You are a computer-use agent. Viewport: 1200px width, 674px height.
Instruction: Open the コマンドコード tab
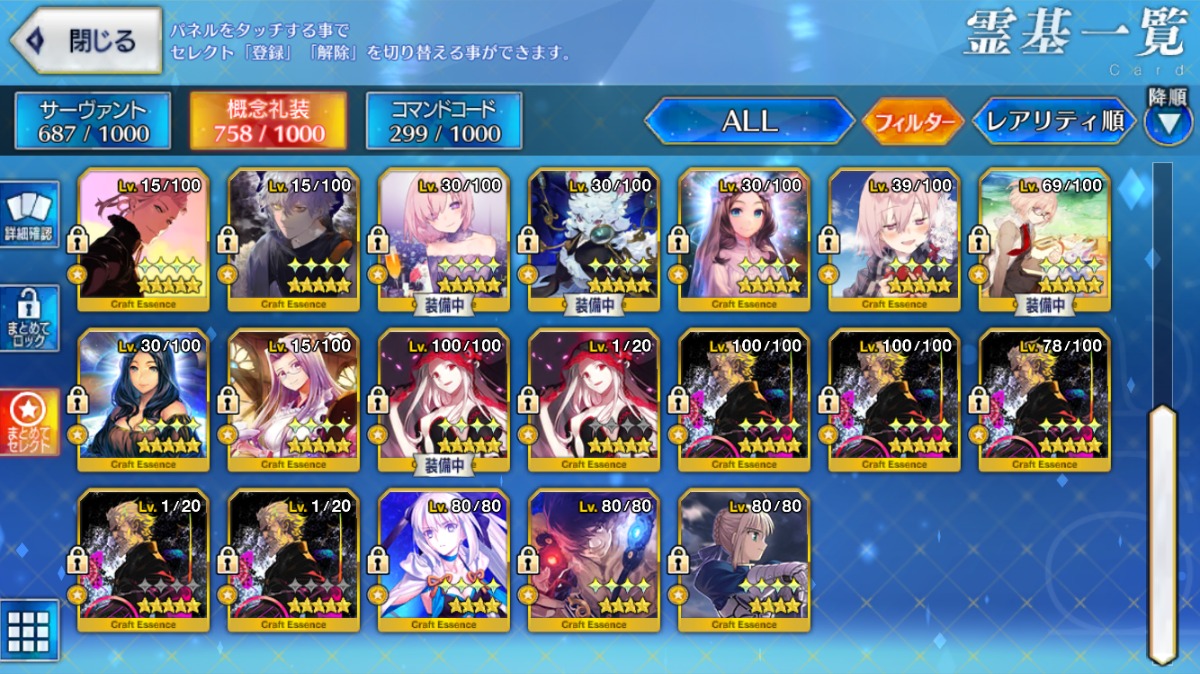(x=444, y=121)
